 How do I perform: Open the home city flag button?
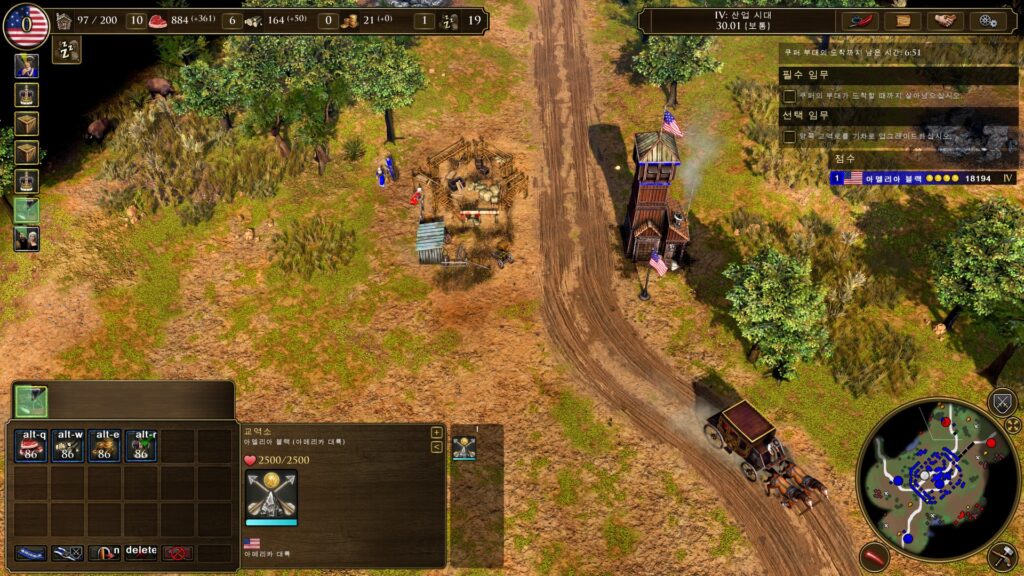[x=26, y=25]
